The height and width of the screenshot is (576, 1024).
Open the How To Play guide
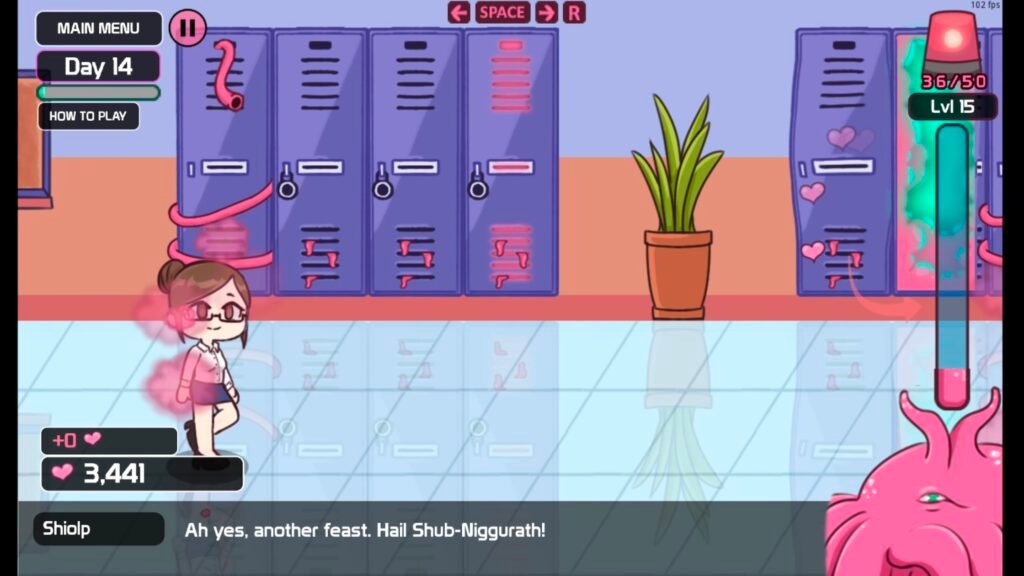88,116
